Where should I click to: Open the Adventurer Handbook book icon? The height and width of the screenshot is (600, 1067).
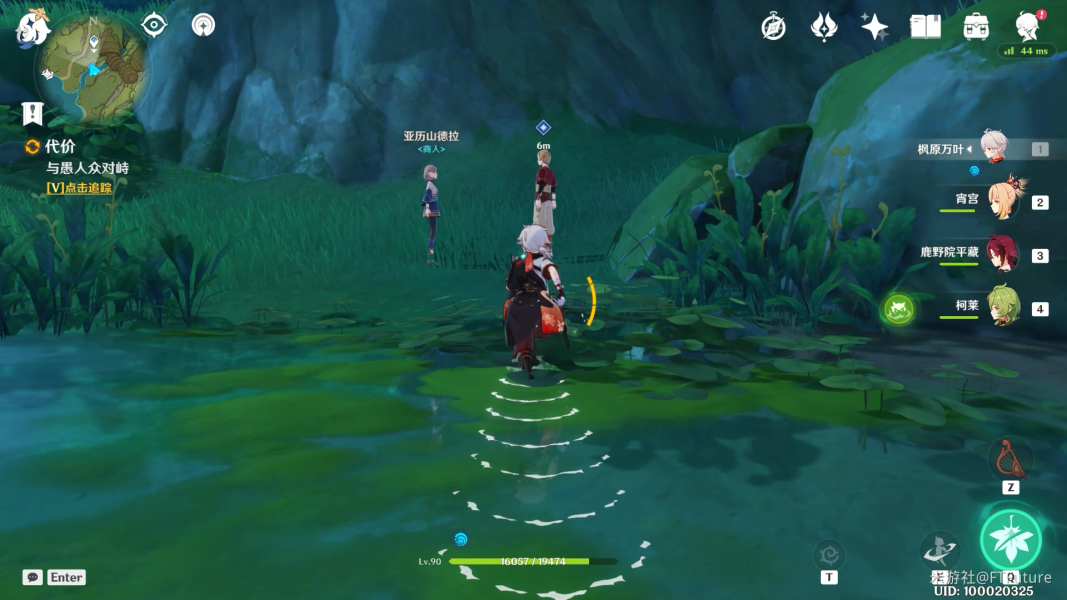925,27
